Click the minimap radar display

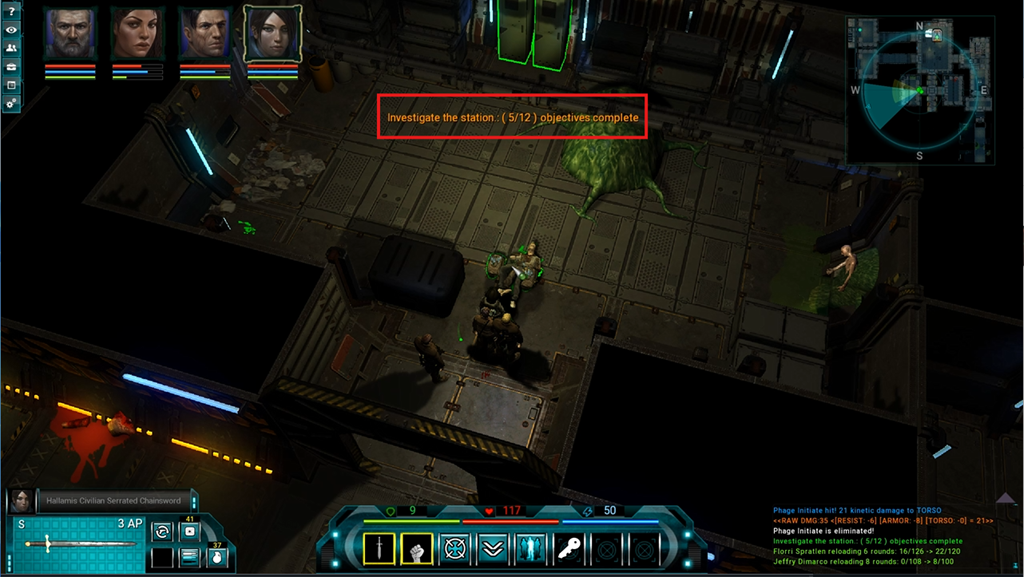(x=920, y=90)
